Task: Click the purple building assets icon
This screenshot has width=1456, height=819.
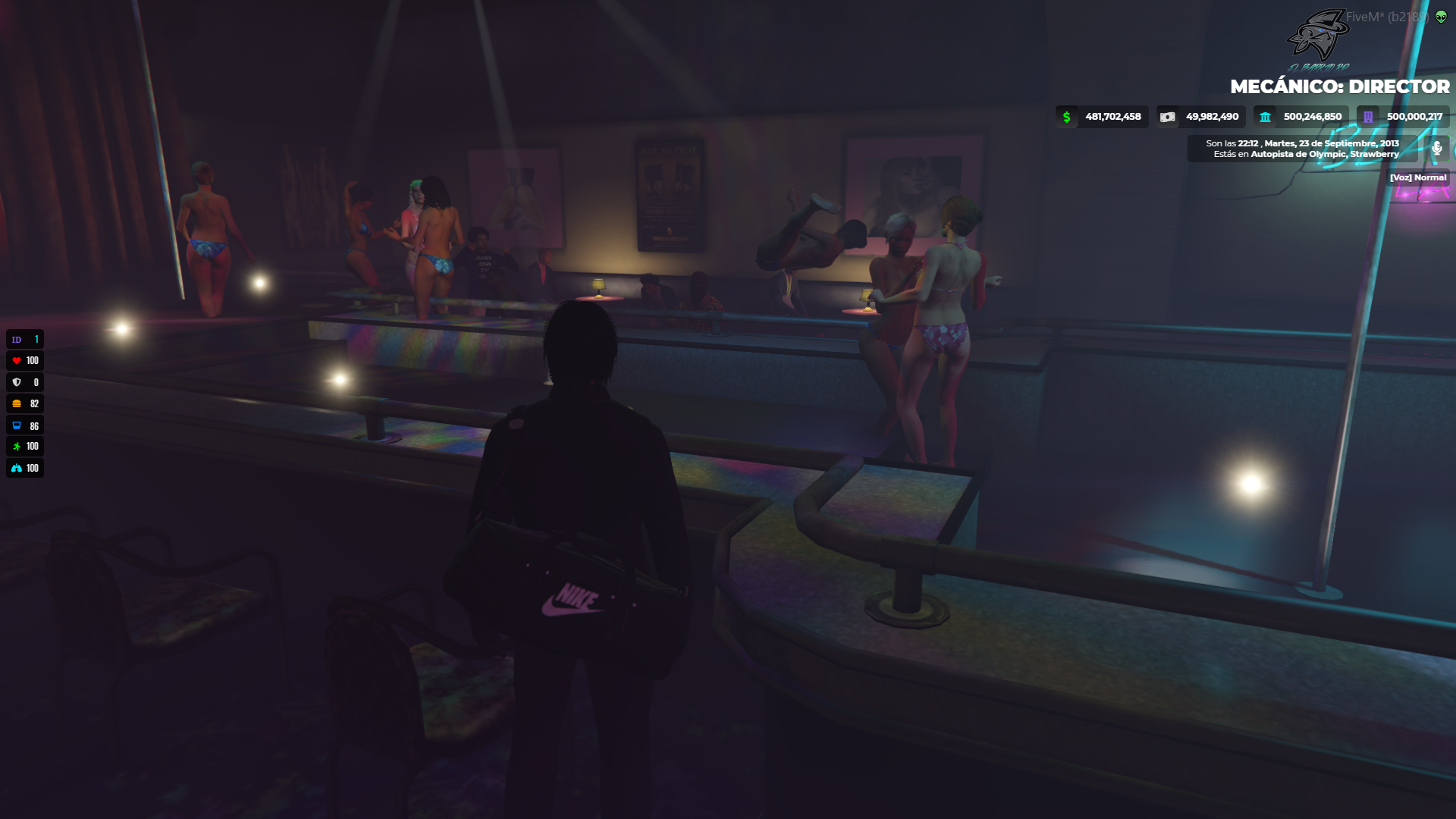Action: click(1367, 117)
